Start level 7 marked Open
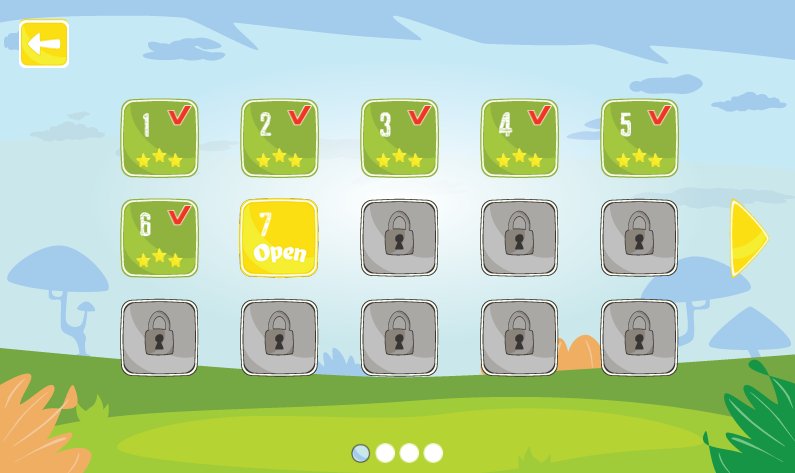795x473 pixels. 279,238
